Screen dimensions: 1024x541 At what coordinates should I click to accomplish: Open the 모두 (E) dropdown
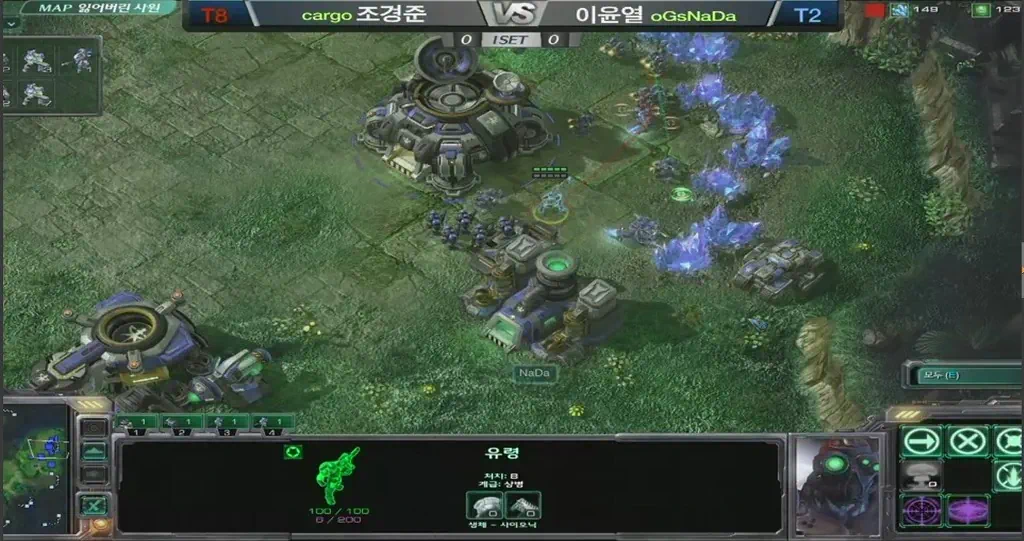pyautogui.click(x=962, y=376)
